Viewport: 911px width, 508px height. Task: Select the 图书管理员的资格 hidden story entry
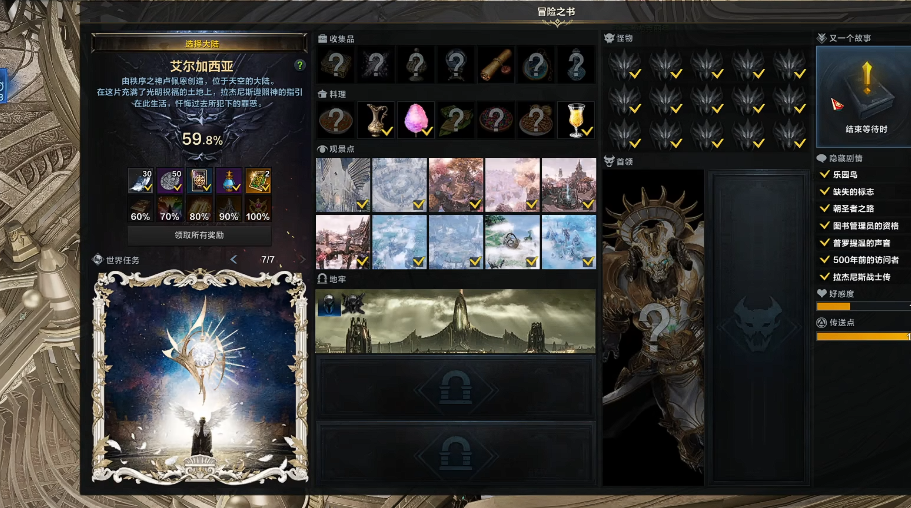click(x=867, y=225)
